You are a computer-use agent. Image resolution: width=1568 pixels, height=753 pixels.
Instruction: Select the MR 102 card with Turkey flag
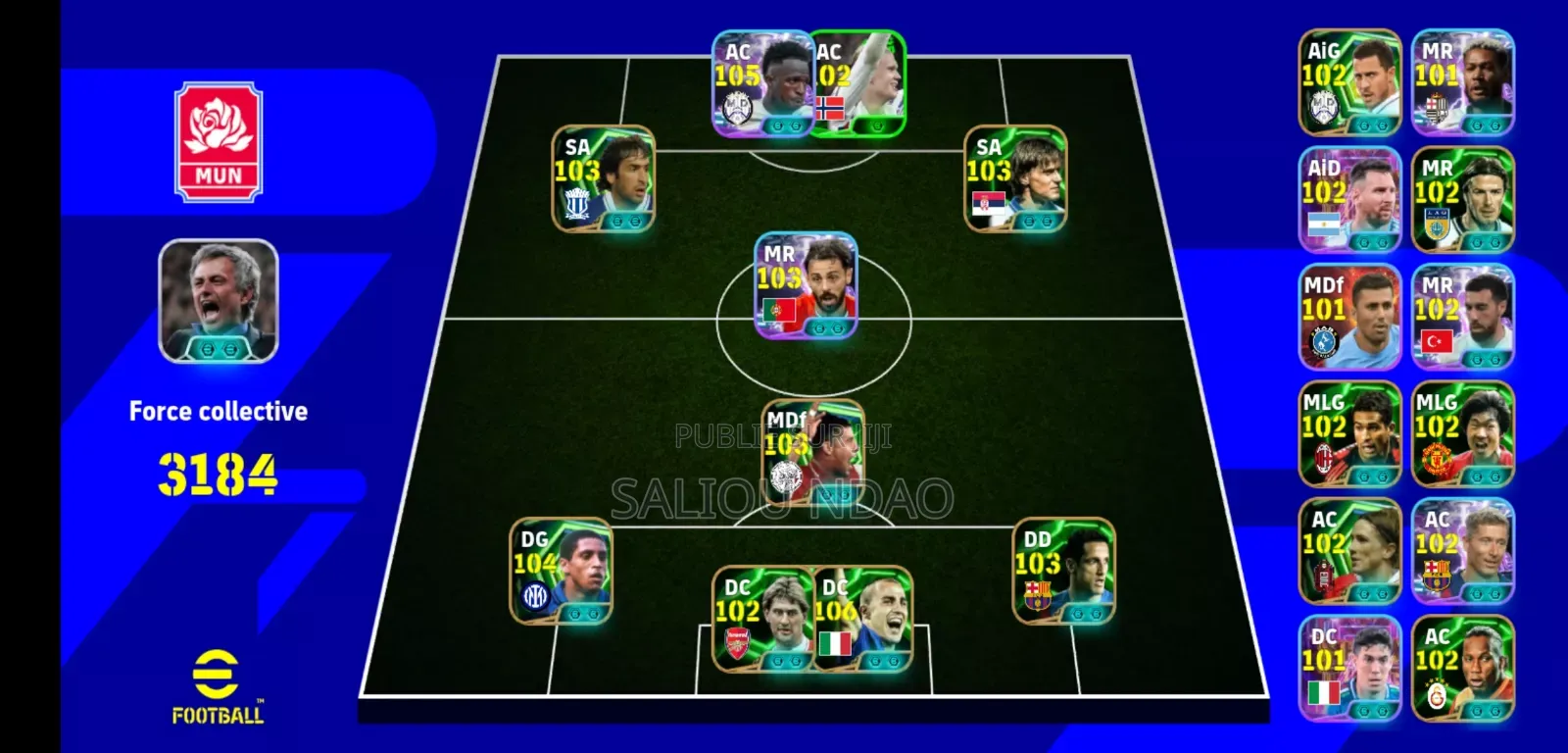point(1462,317)
